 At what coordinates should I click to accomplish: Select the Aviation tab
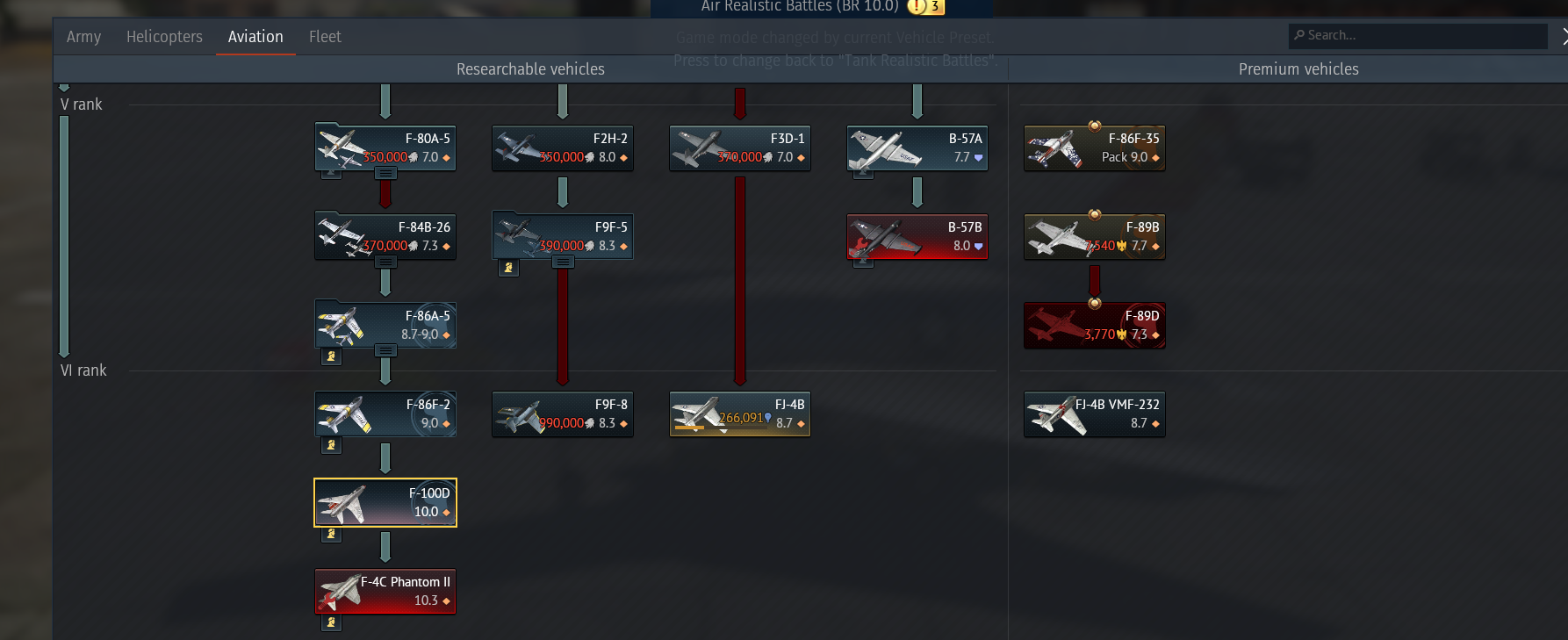(255, 37)
